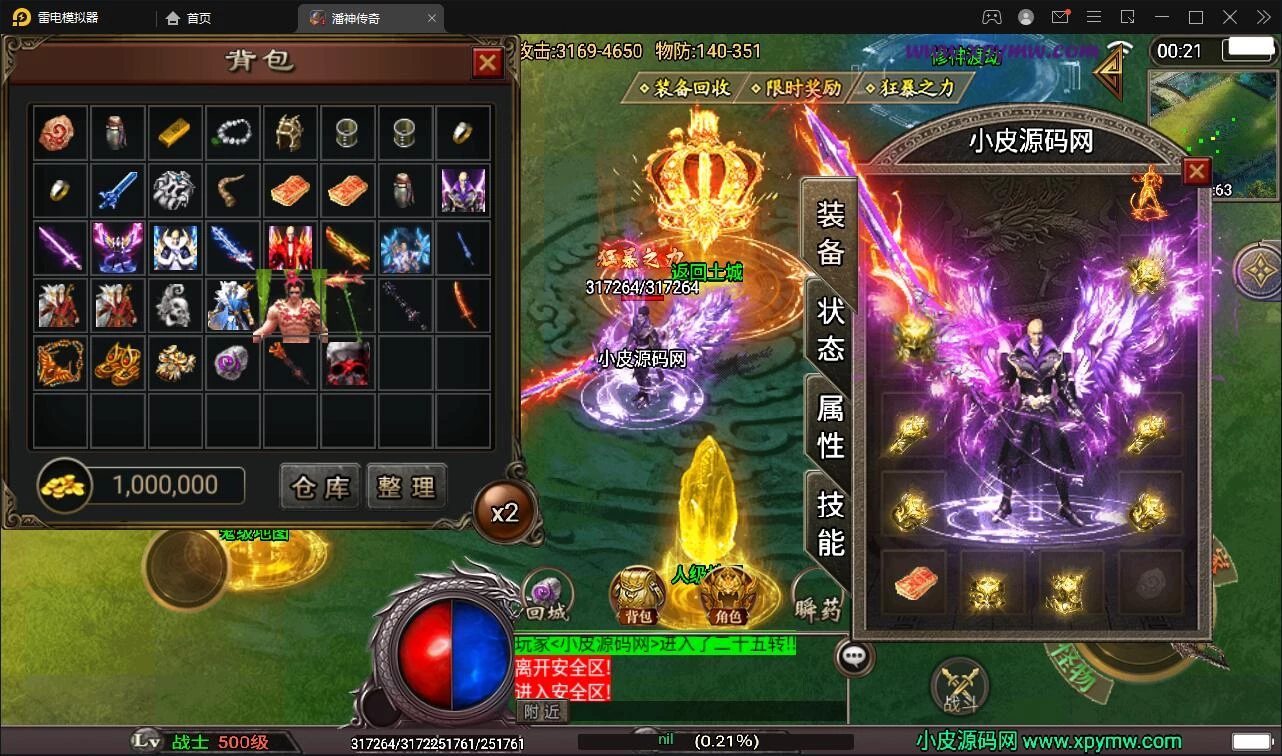Screen dimensions: 1282x756
Task: Use the 回城 return-to-town icon
Action: [547, 596]
